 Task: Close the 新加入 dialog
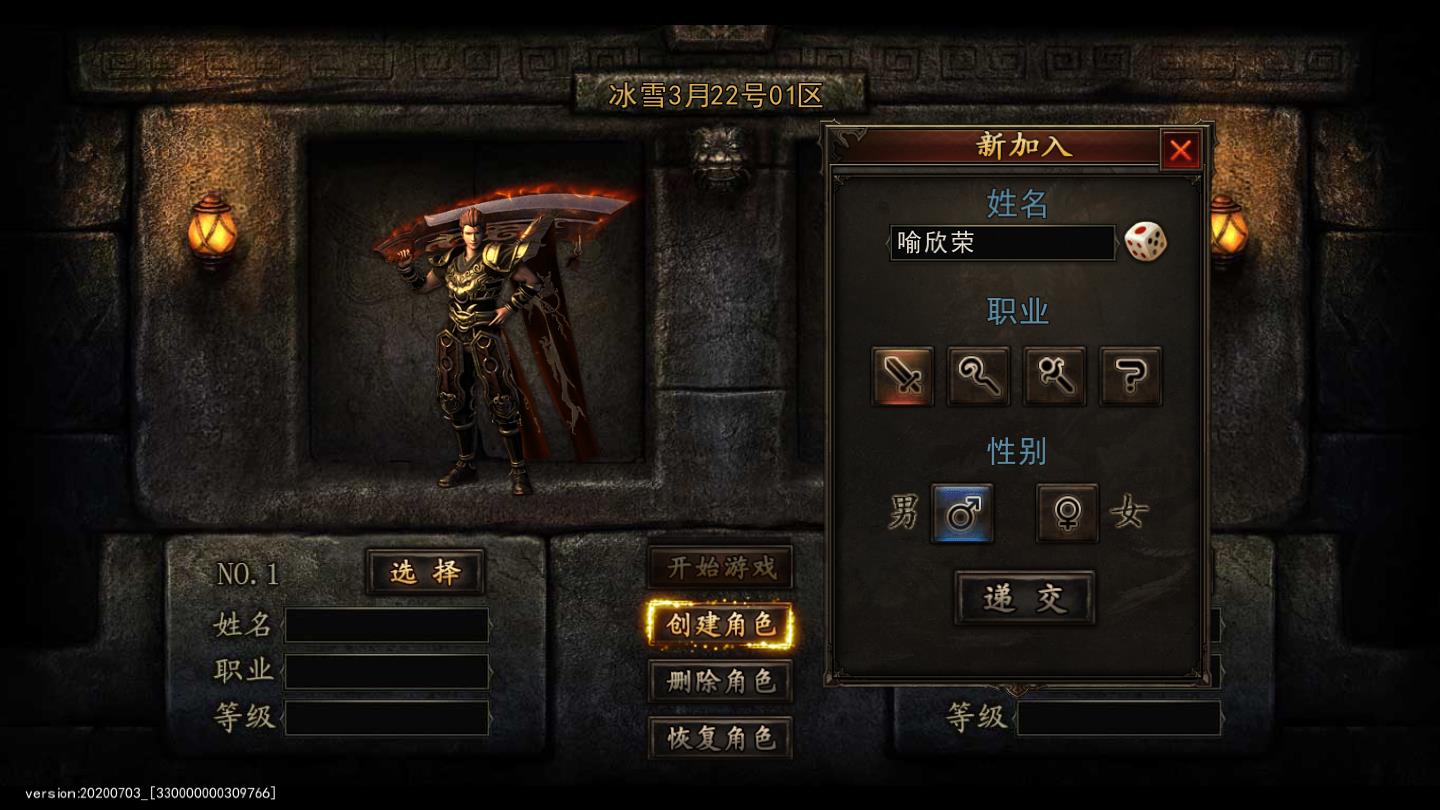point(1181,150)
